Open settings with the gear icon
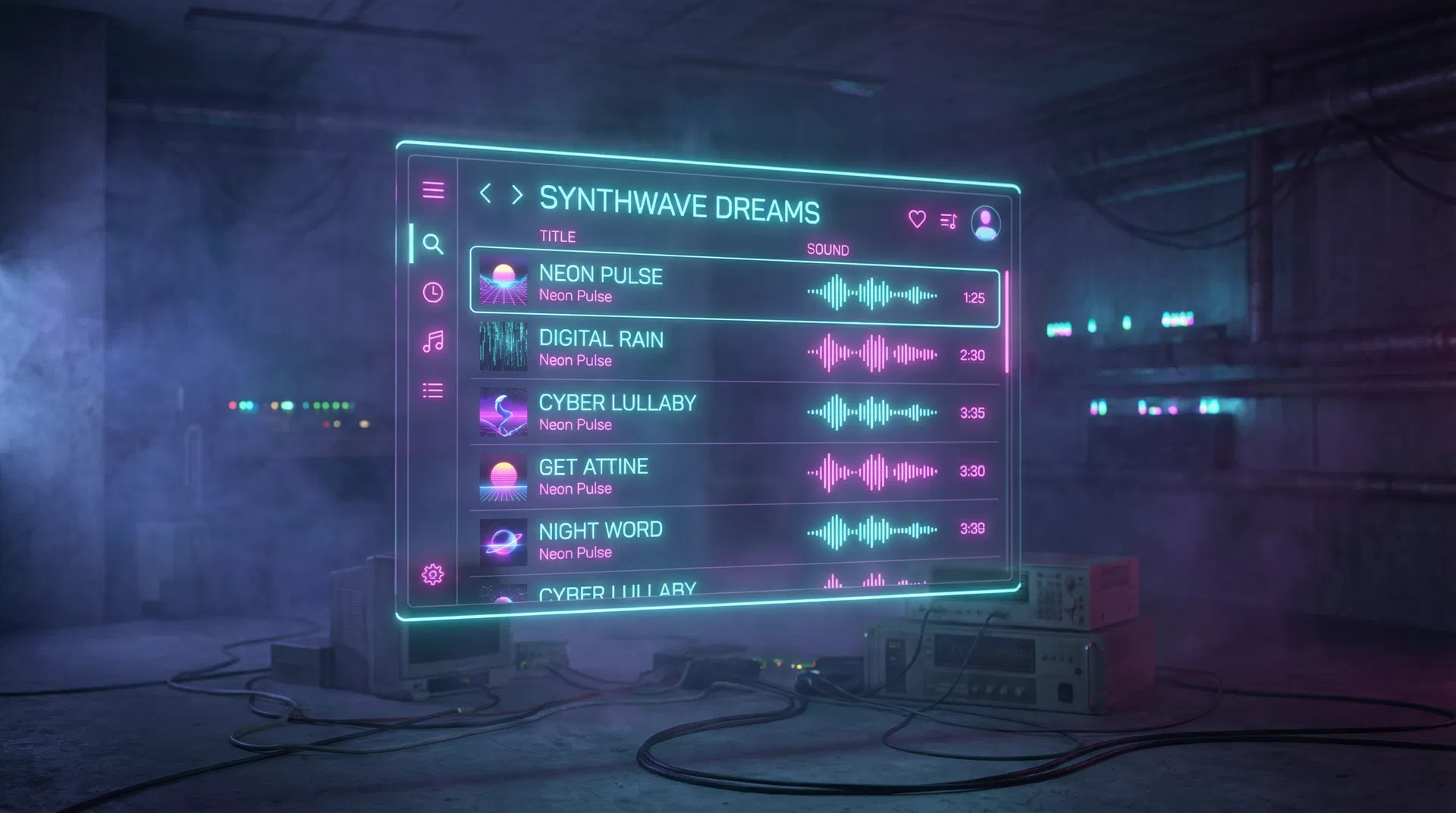The height and width of the screenshot is (813, 1456). (432, 574)
